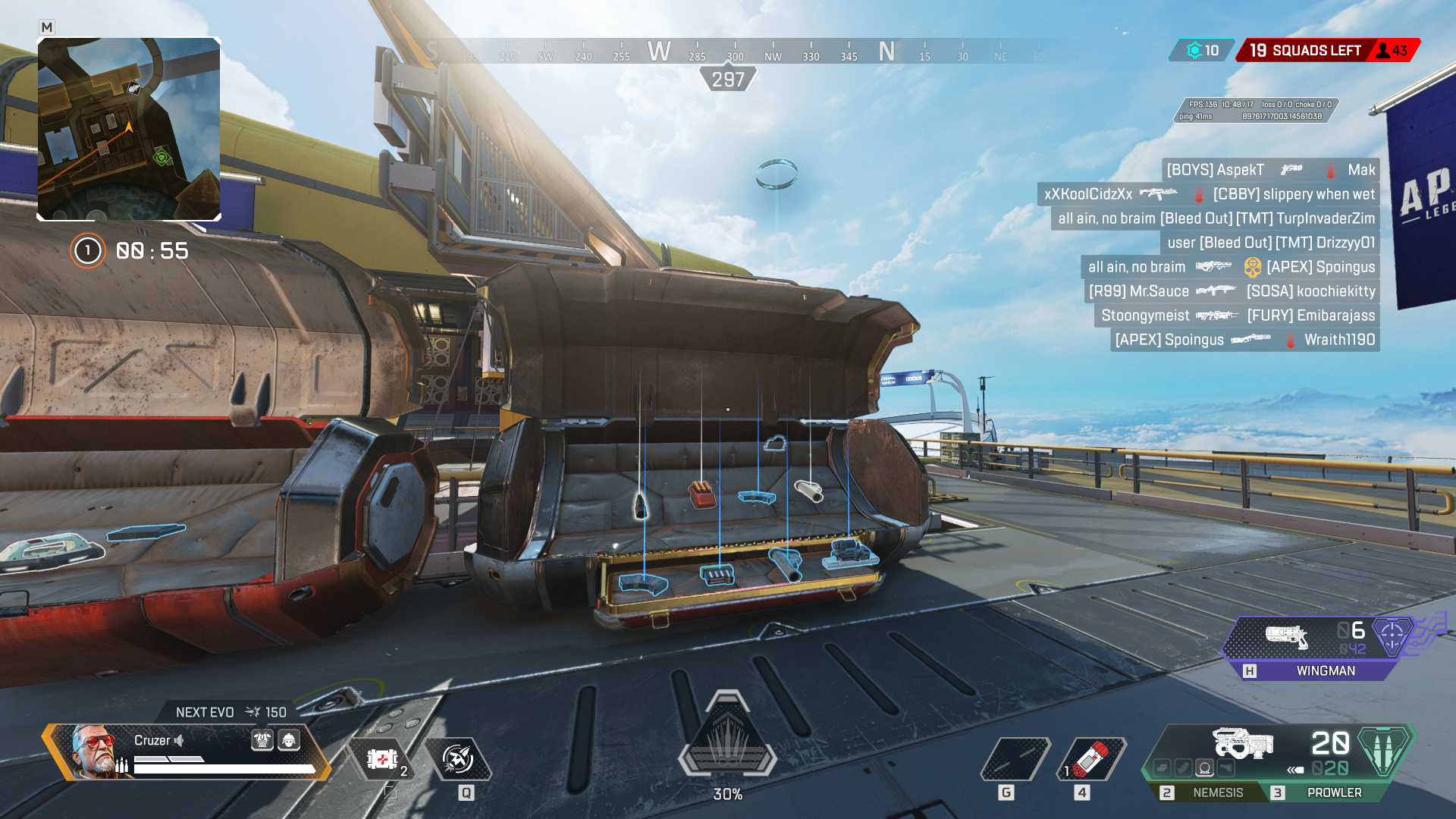Click the body armor icon beside Cruzer
This screenshot has height=819, width=1456.
(262, 740)
